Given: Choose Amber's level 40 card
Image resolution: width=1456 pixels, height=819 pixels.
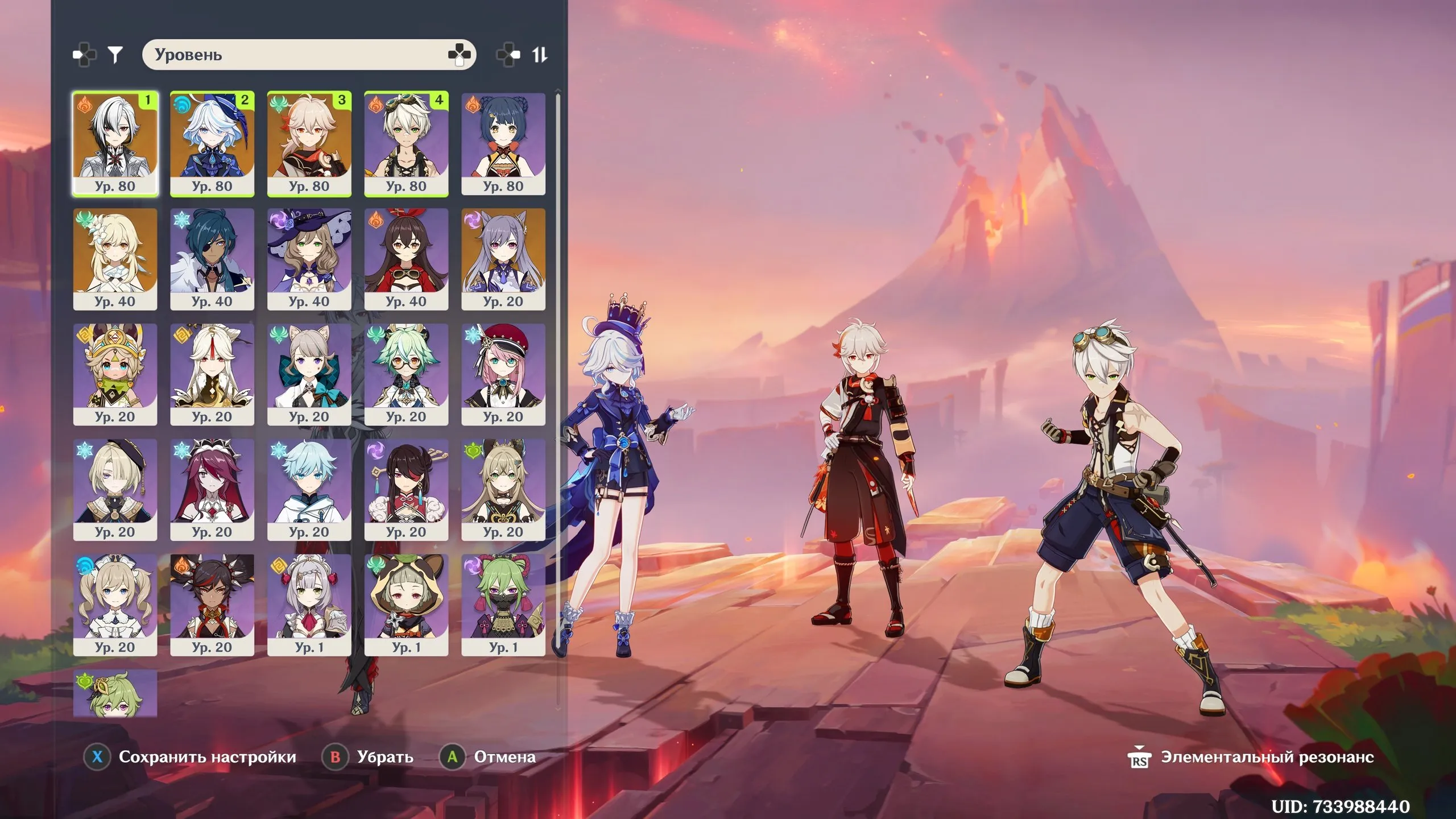Looking at the screenshot, I should coord(406,259).
